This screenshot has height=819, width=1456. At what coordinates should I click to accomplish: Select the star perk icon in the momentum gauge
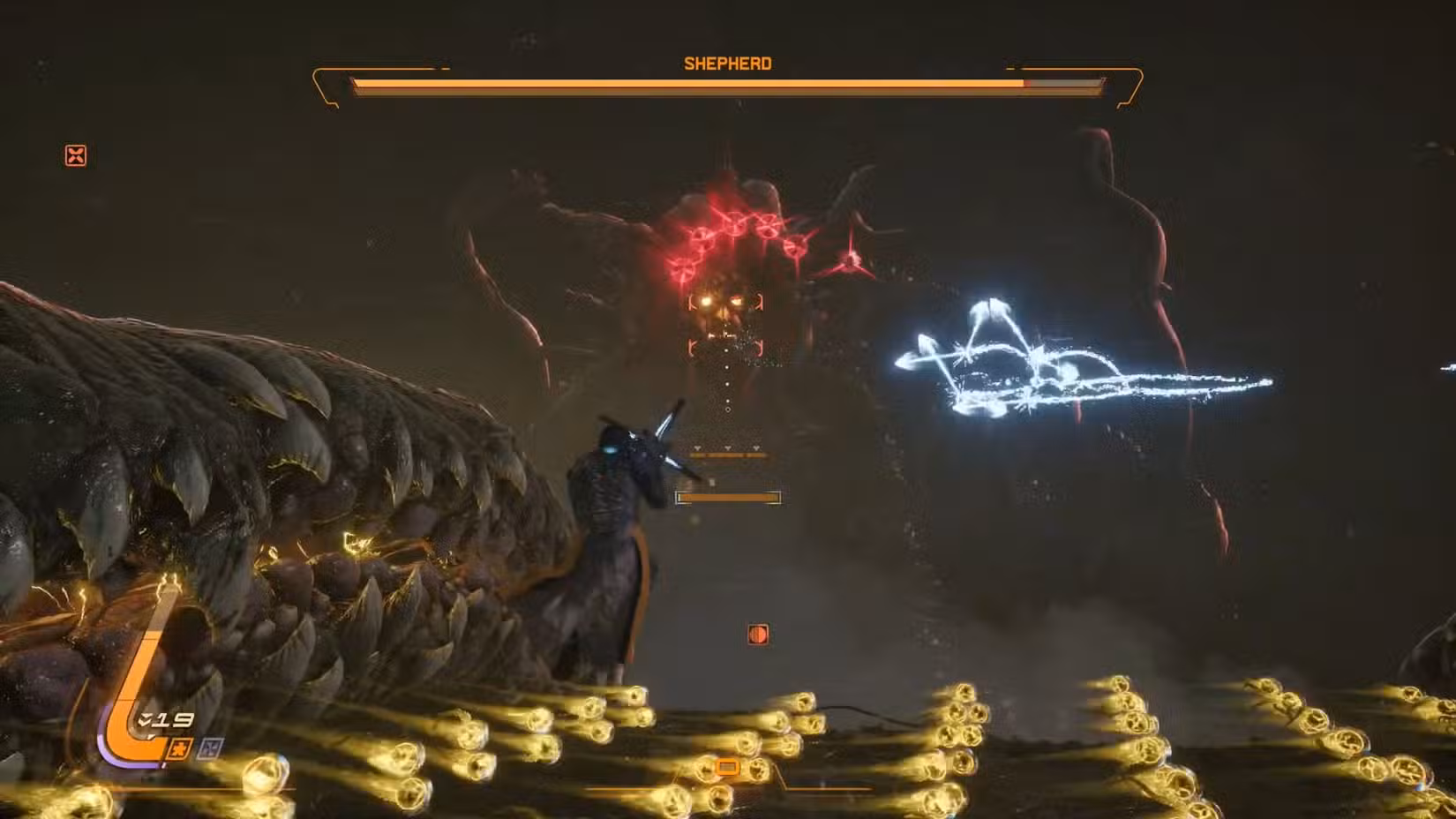coord(178,748)
